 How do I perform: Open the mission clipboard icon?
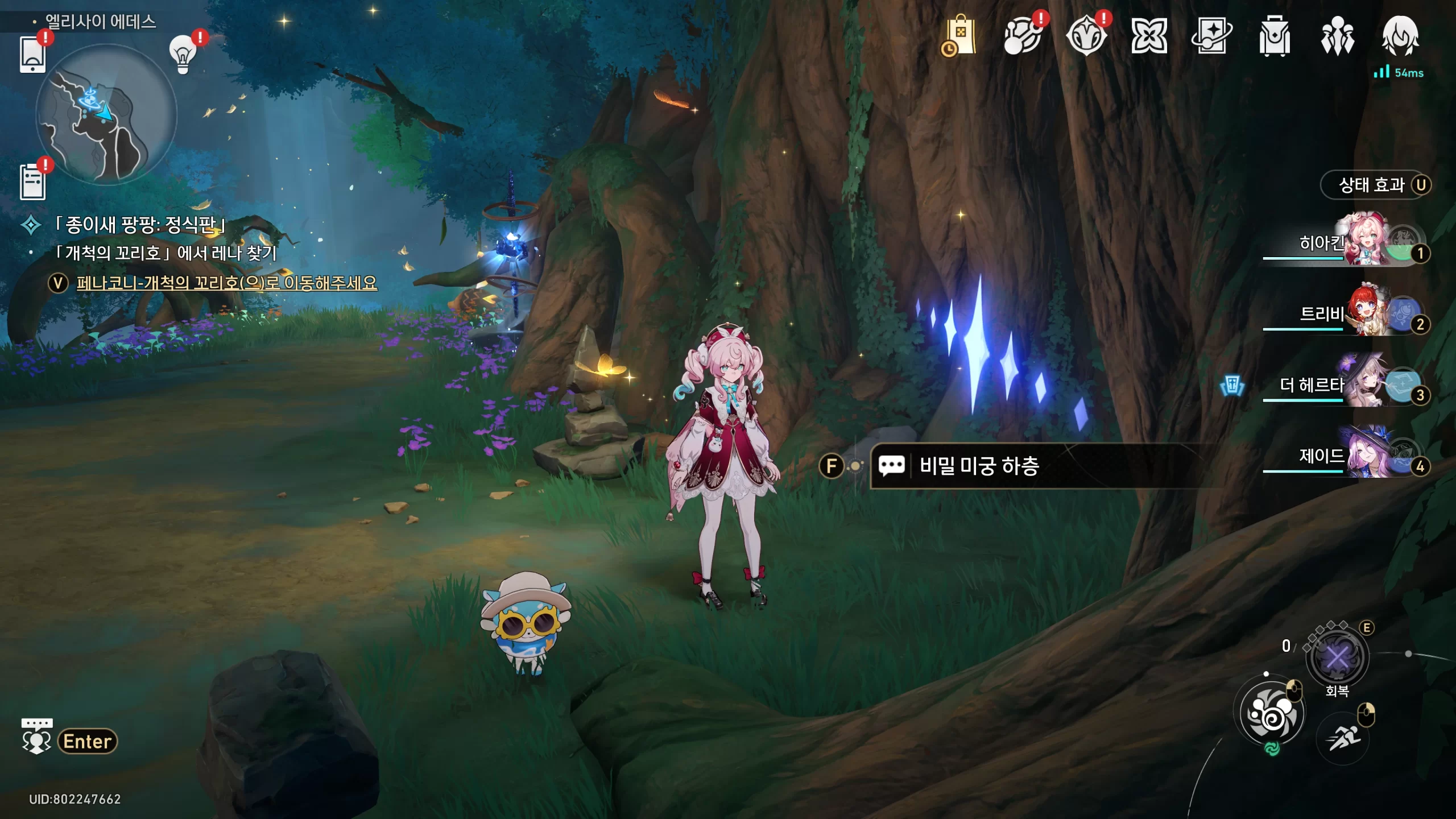32,182
